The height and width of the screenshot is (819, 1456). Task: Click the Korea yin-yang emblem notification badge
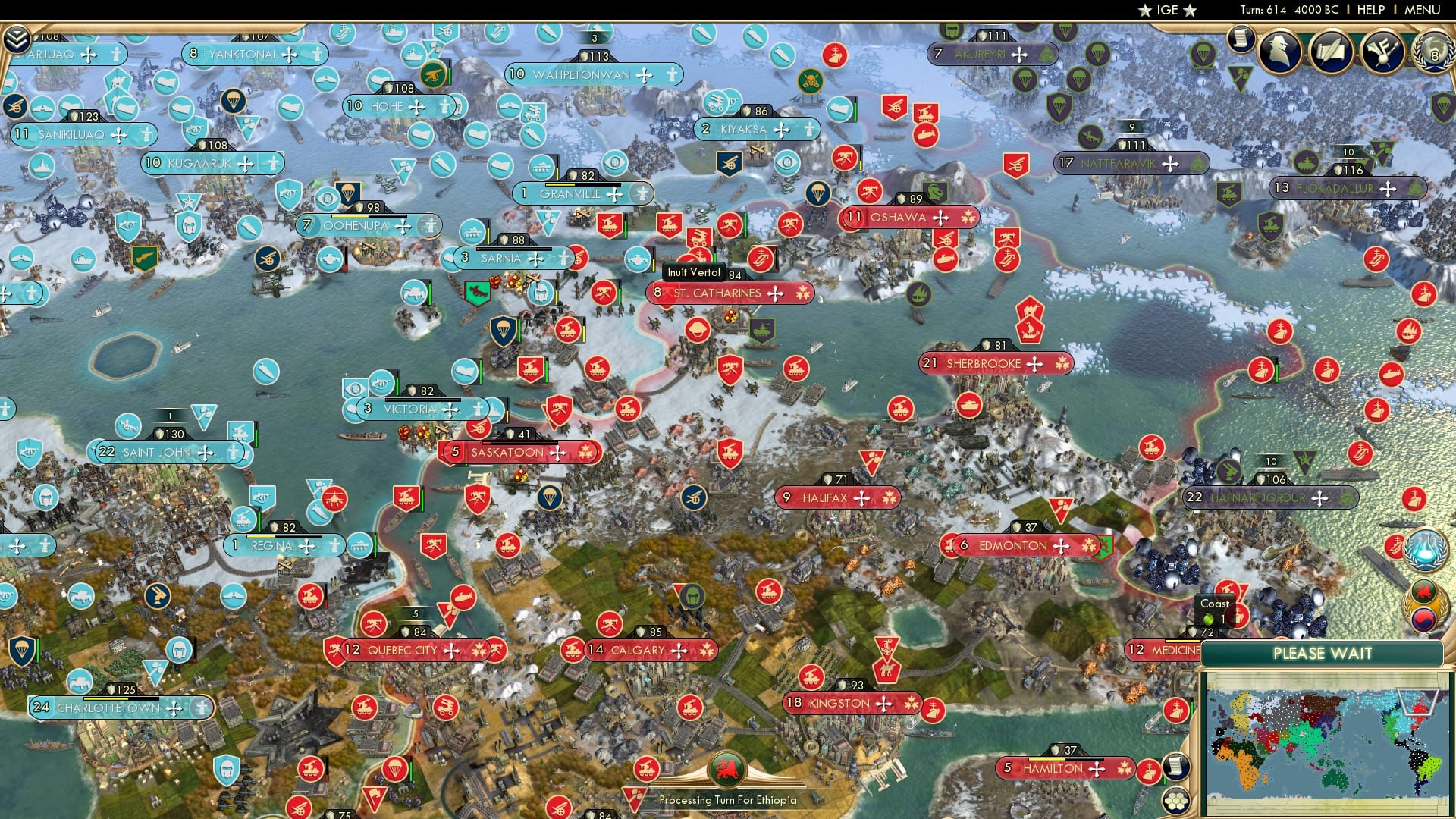(1424, 618)
